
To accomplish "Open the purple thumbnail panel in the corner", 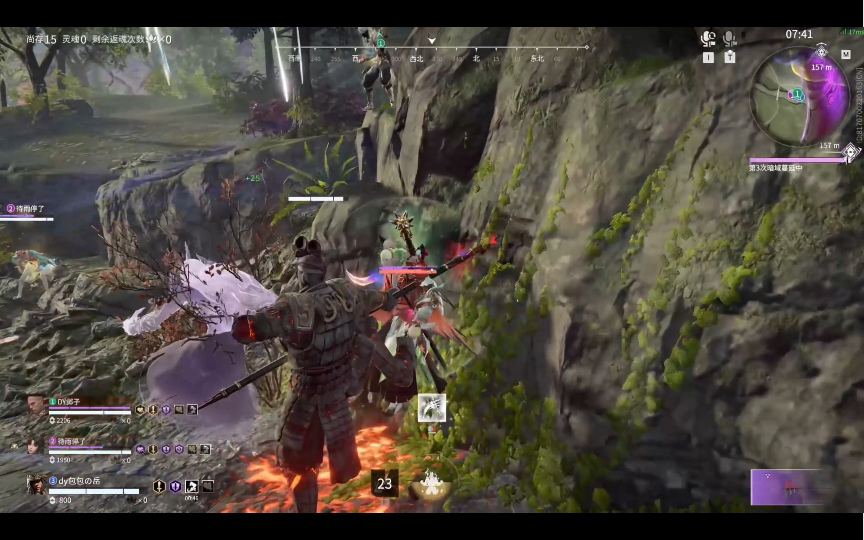I will [x=791, y=487].
